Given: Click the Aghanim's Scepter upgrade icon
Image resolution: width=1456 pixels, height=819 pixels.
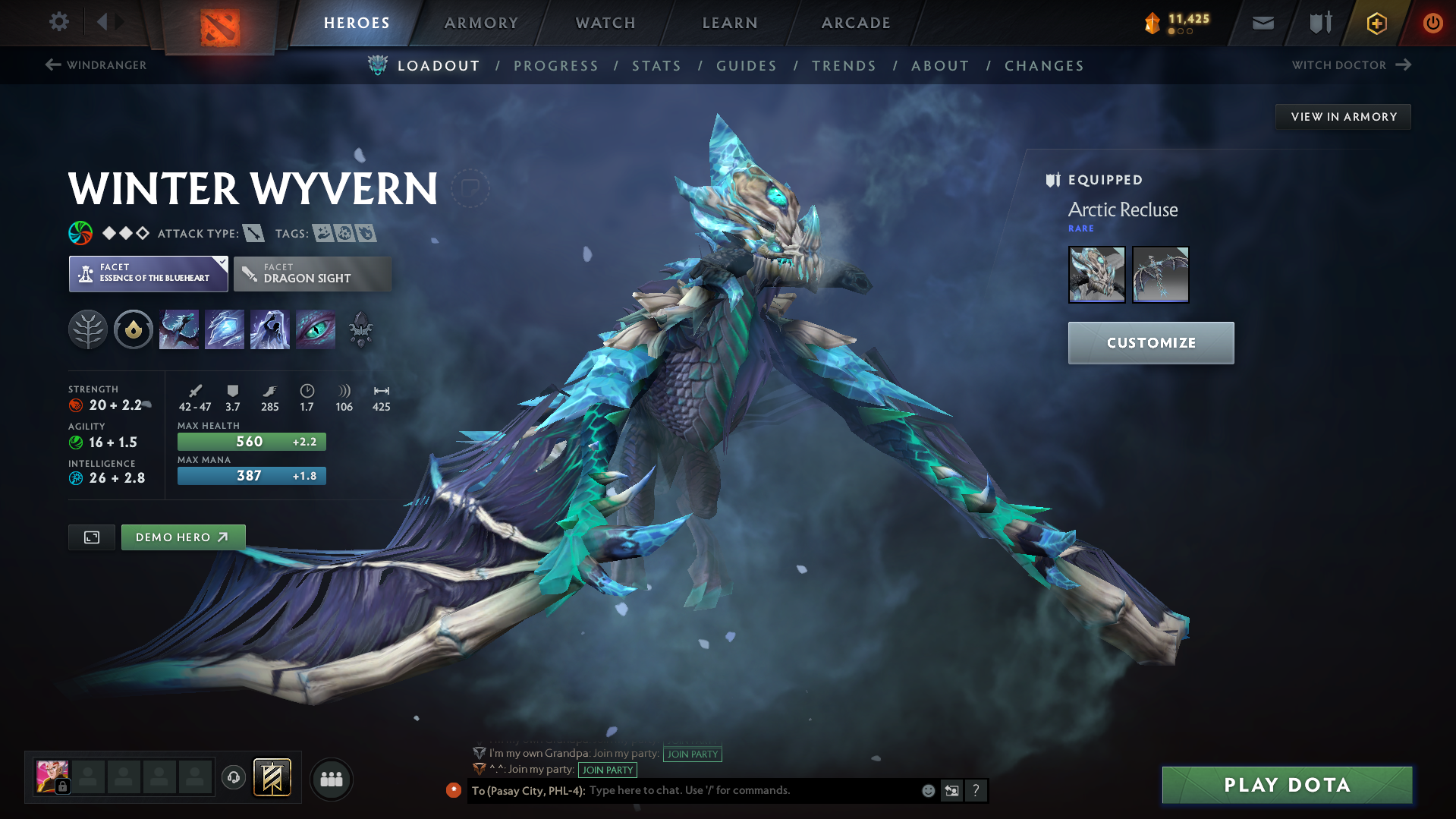Looking at the screenshot, I should click(360, 329).
